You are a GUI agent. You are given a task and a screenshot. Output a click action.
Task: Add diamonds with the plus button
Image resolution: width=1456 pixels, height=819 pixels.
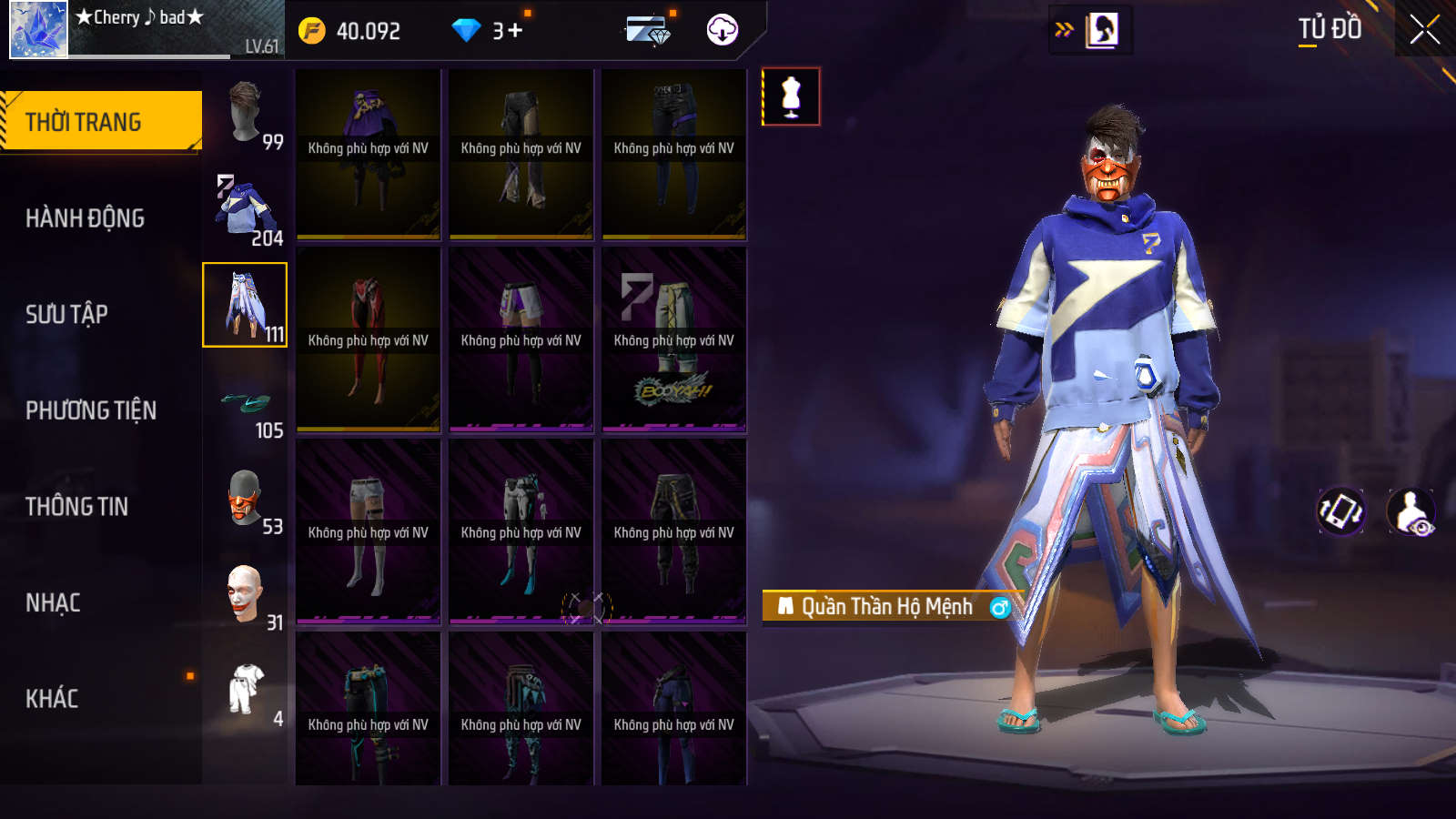[515, 31]
